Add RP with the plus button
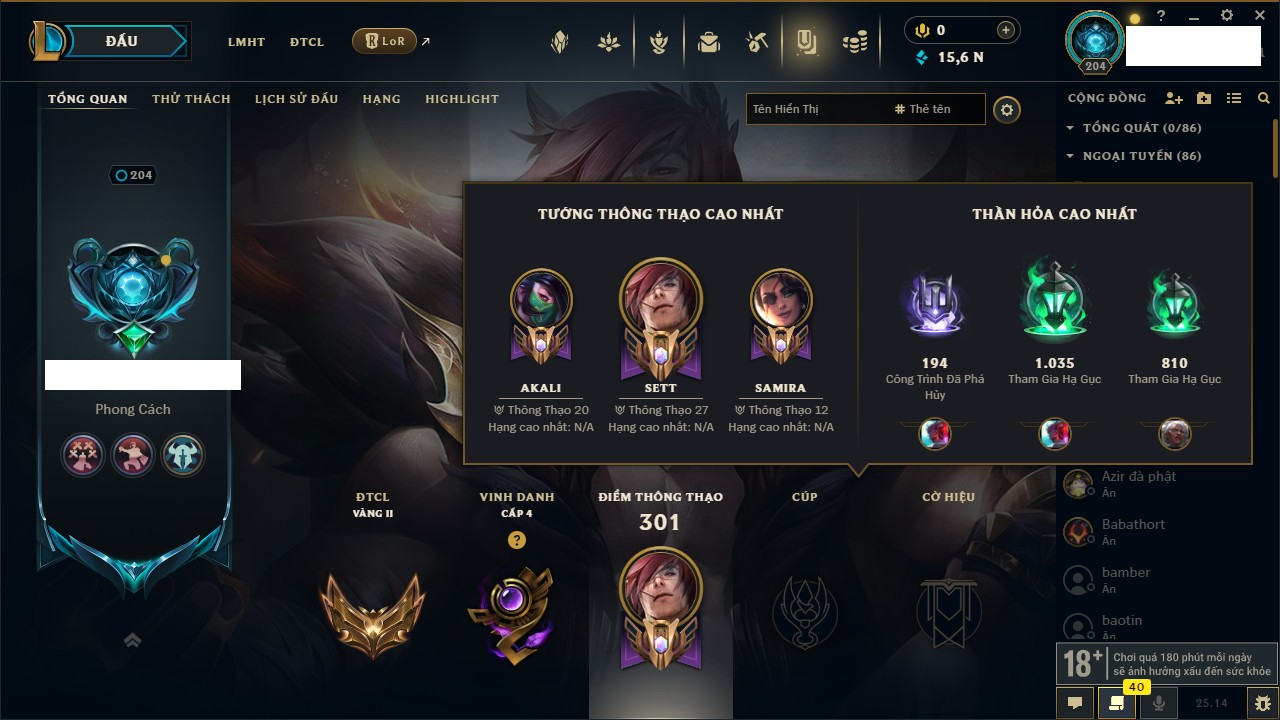The height and width of the screenshot is (720, 1280). coord(1005,31)
